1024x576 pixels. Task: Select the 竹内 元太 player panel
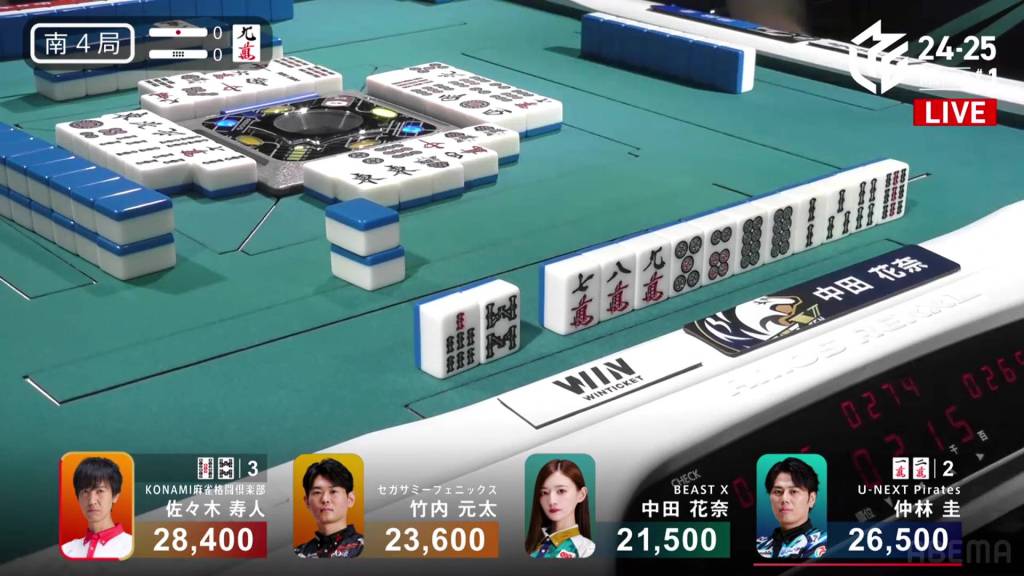tap(396, 506)
